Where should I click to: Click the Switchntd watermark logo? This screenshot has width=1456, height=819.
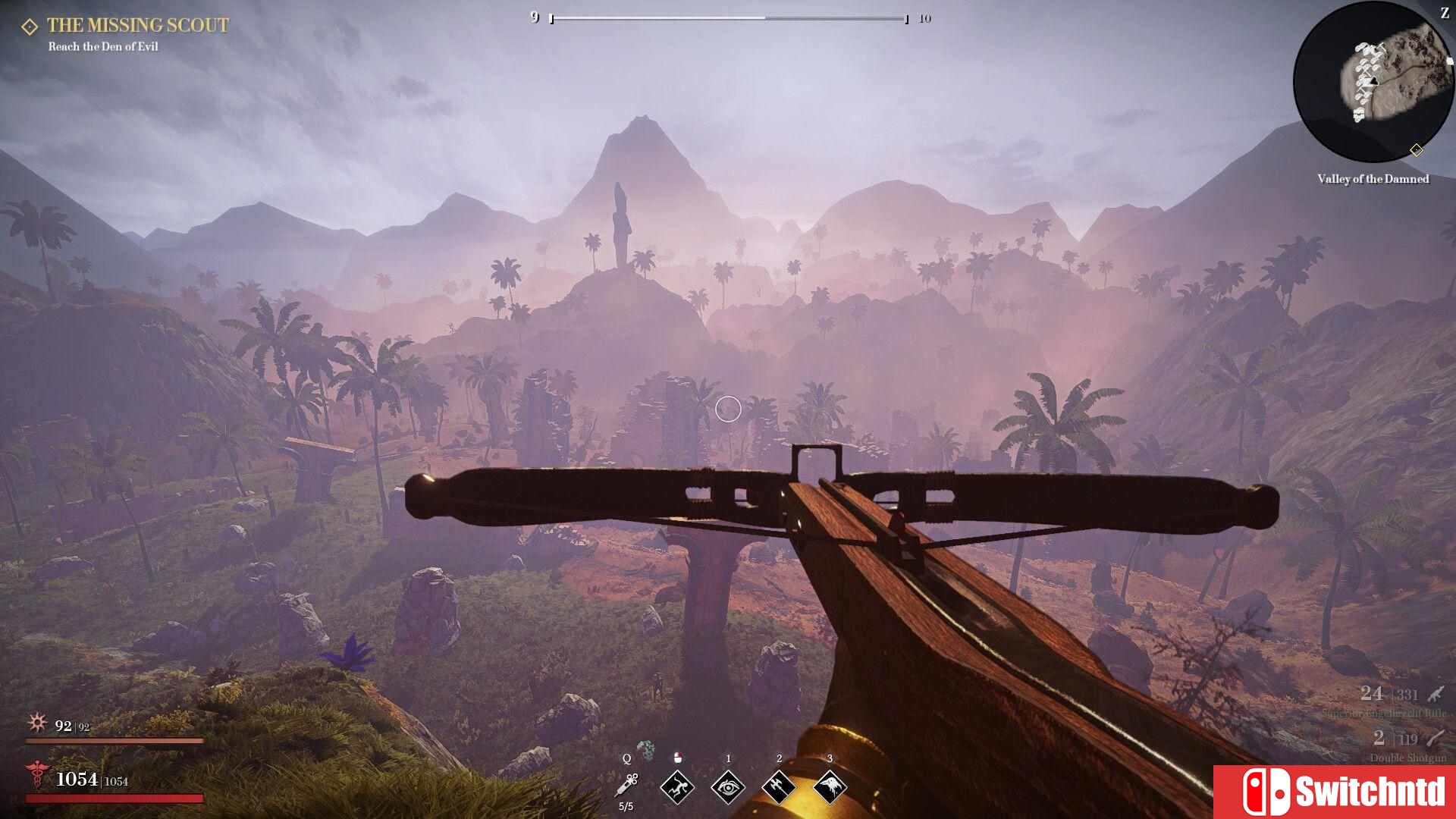point(1335,792)
